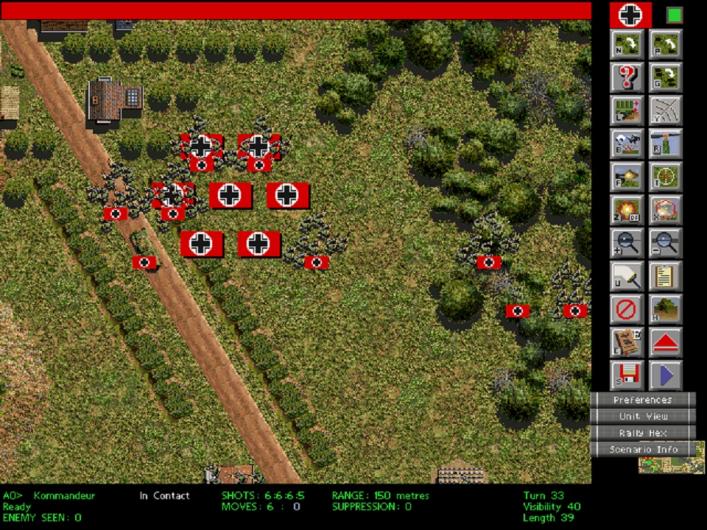Show Scenario Info
This screenshot has width=707, height=530.
pos(642,450)
